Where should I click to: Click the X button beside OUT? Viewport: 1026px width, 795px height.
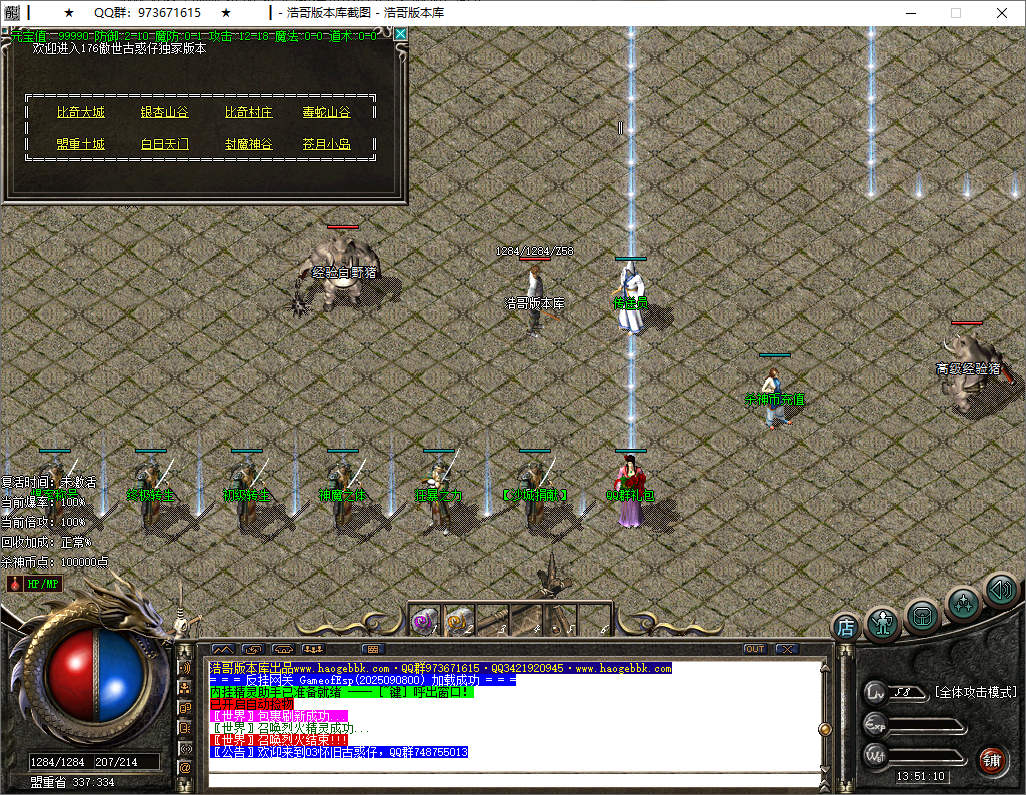pos(786,649)
